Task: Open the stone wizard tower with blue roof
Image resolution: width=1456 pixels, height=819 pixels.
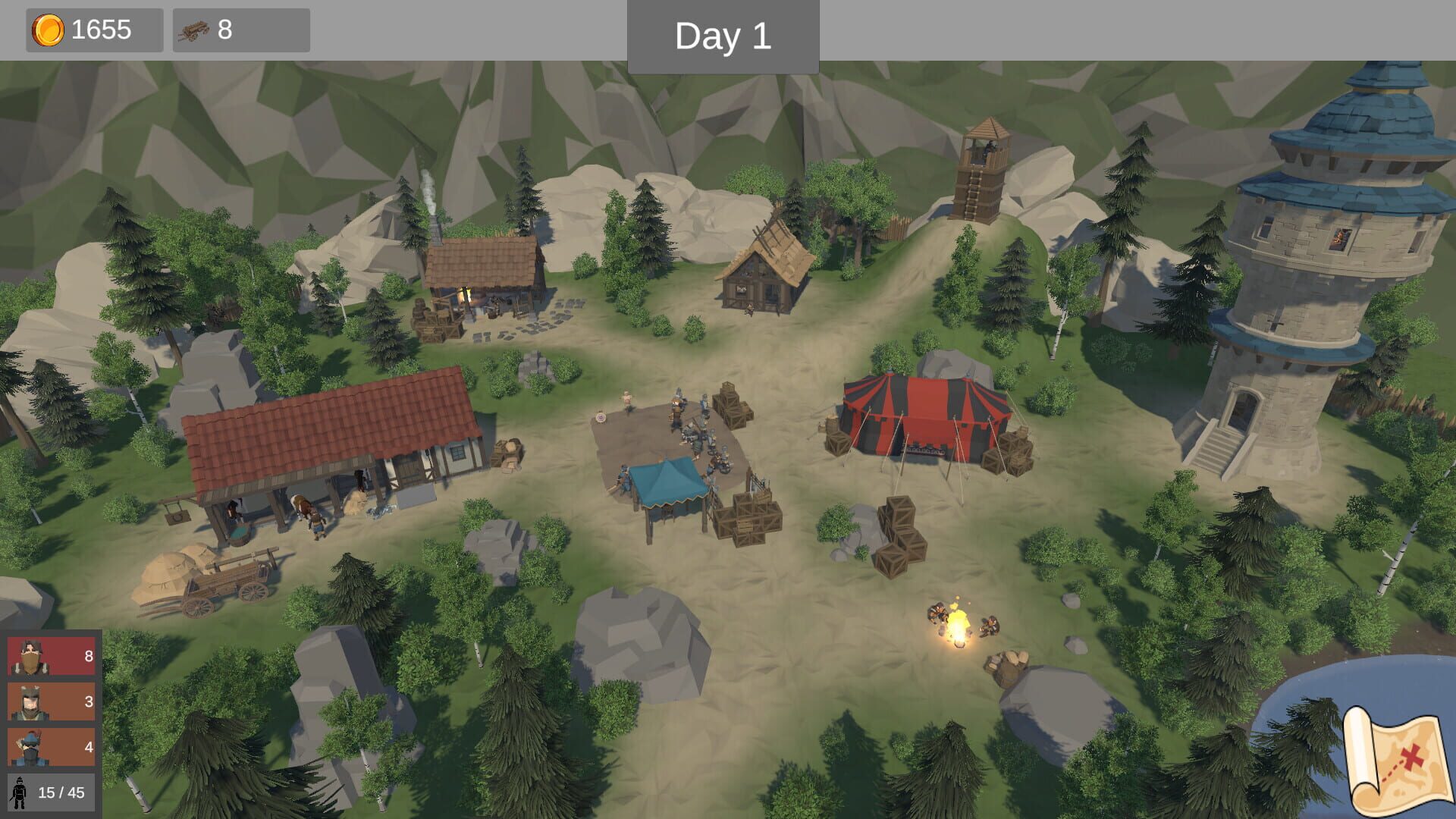Action: click(1335, 265)
